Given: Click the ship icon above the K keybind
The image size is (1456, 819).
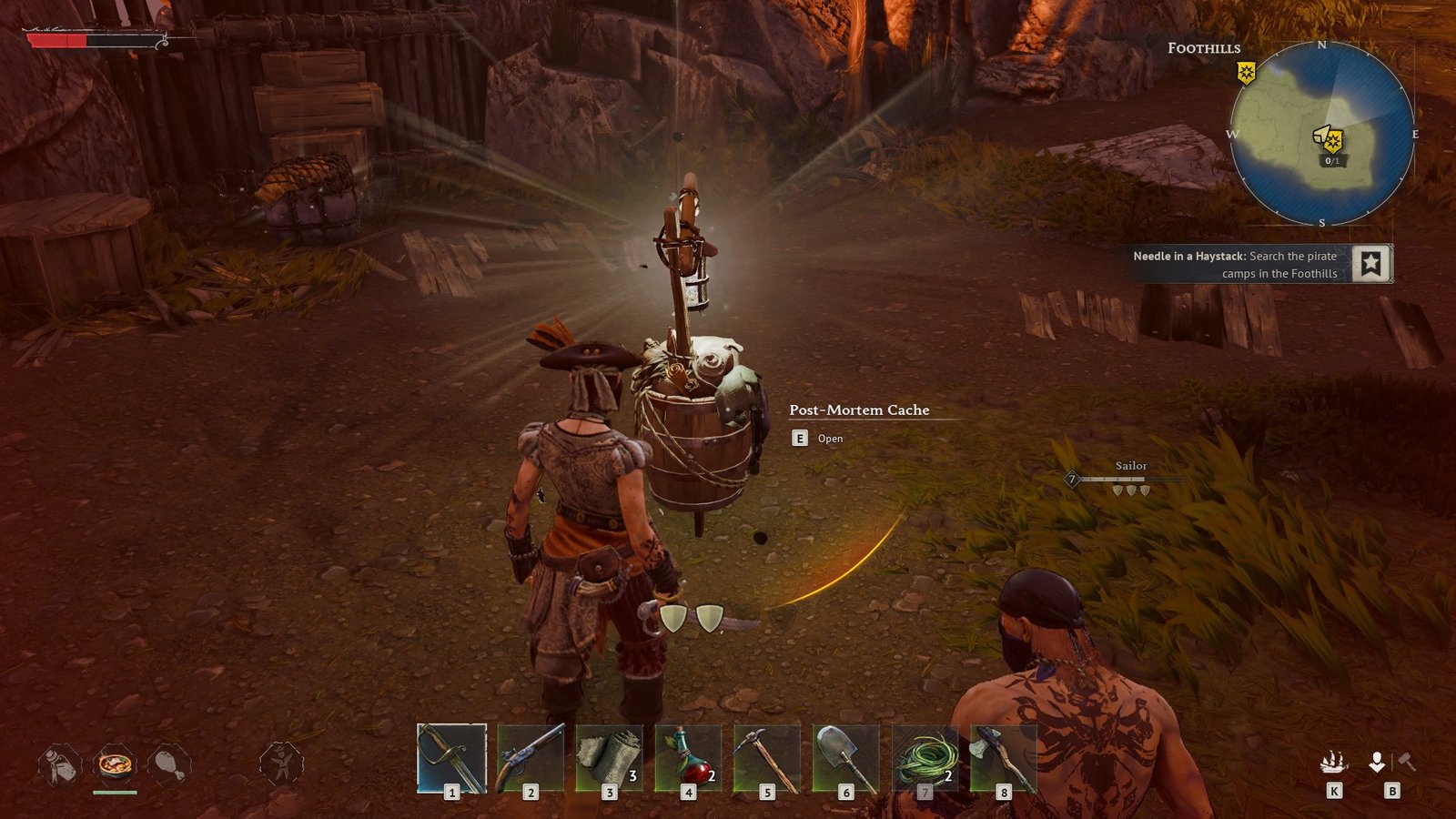Looking at the screenshot, I should pos(1334,761).
